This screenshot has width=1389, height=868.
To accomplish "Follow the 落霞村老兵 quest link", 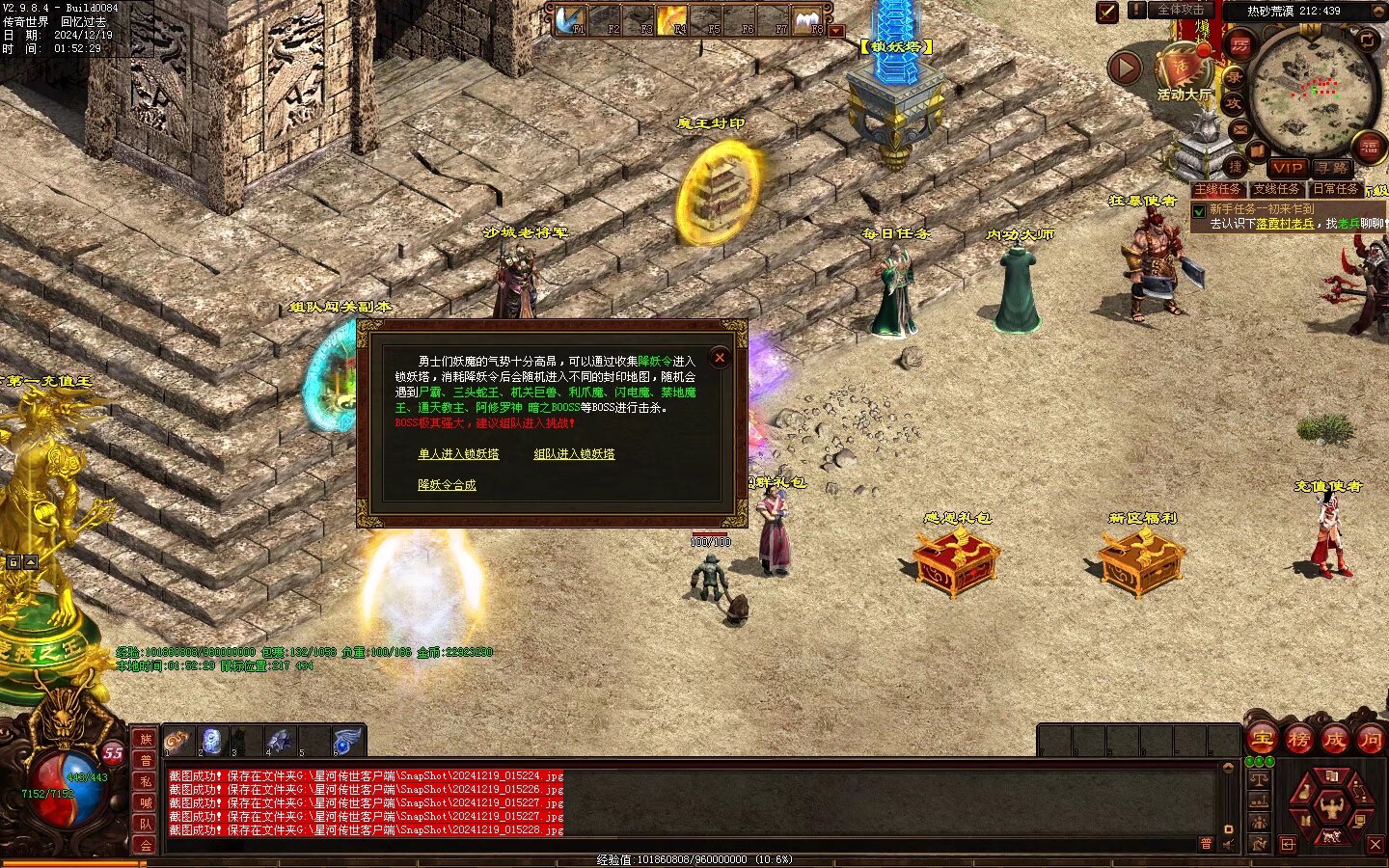I will click(x=1285, y=224).
